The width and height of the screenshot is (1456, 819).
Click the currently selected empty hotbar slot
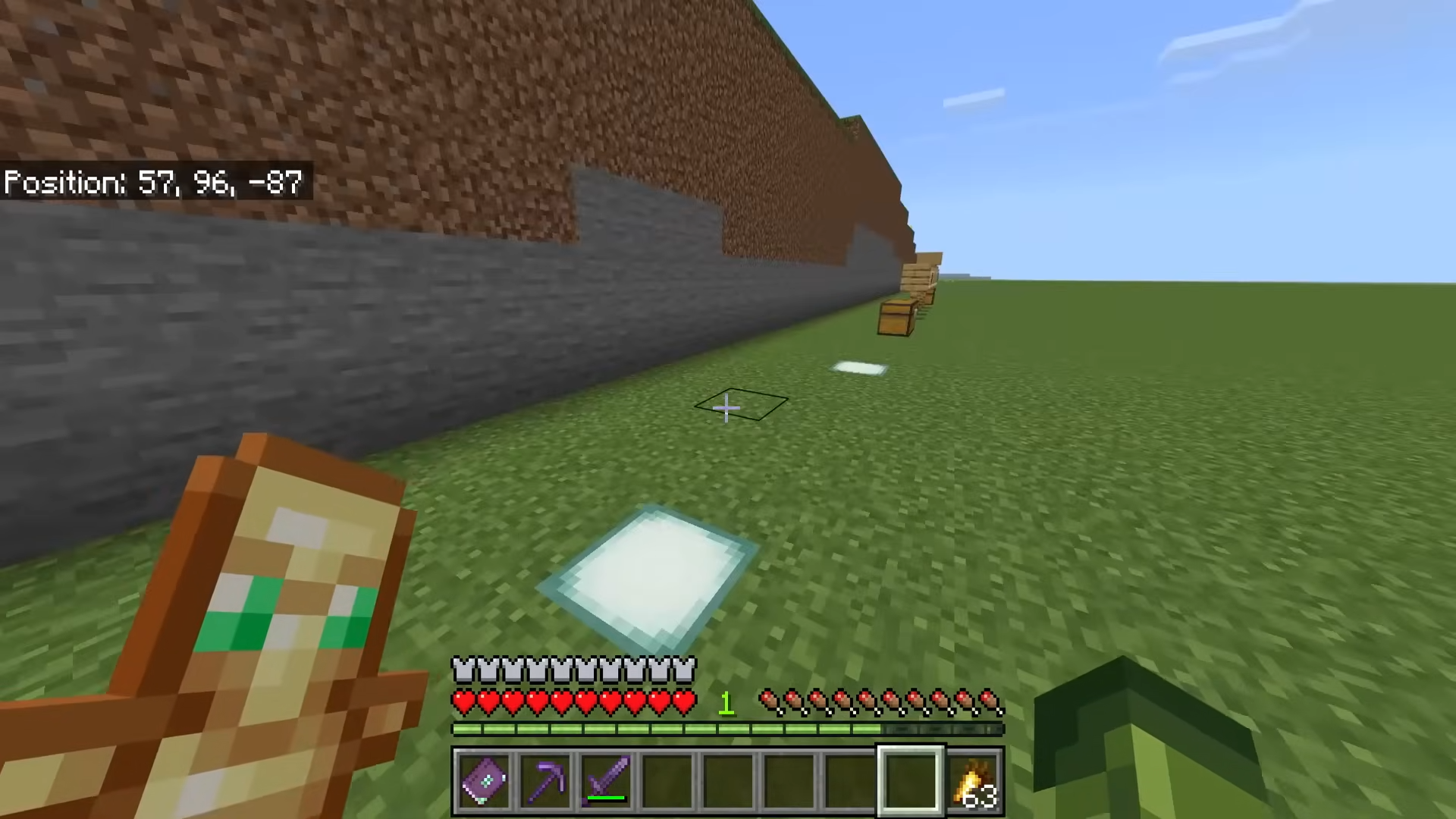point(911,780)
